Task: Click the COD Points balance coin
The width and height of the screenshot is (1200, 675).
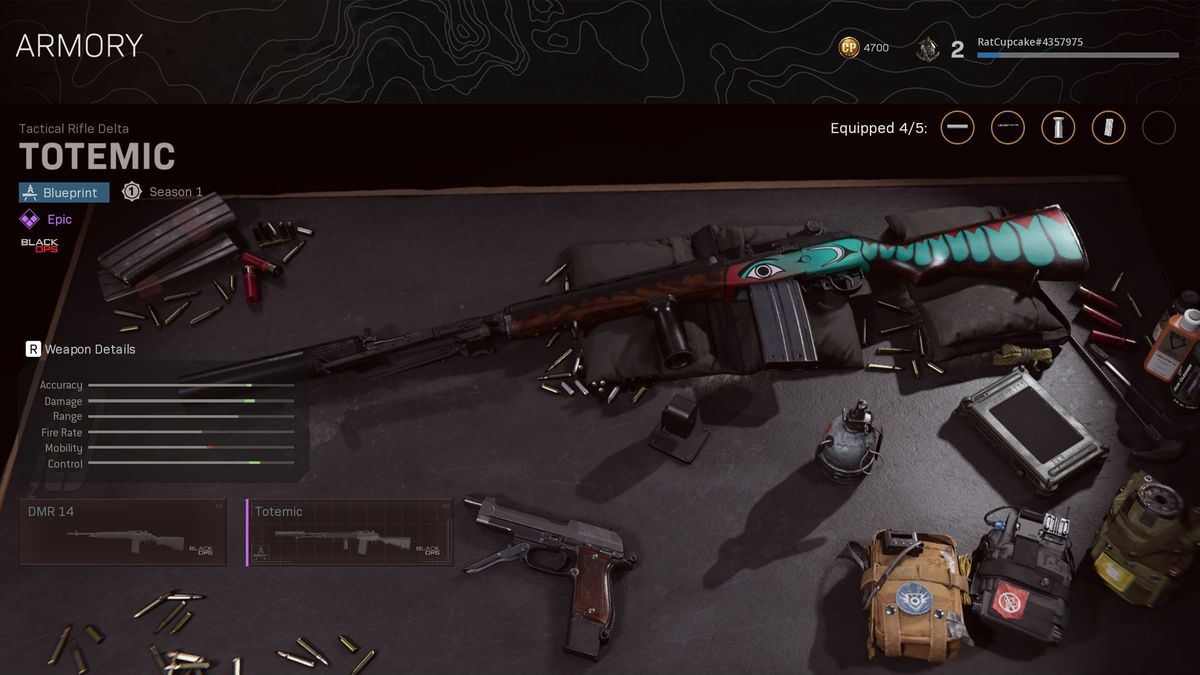Action: pos(849,47)
